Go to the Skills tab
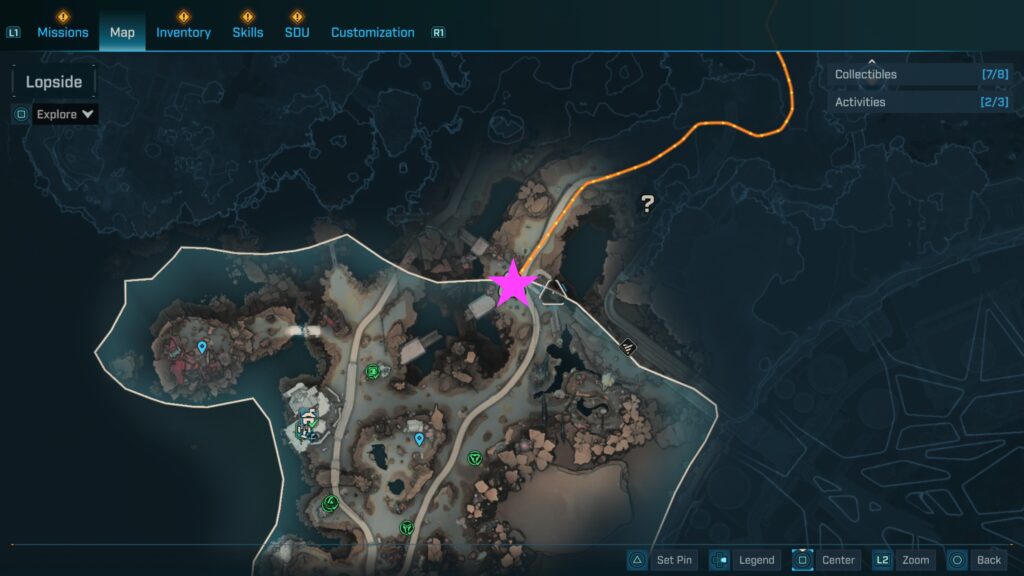 tap(248, 32)
